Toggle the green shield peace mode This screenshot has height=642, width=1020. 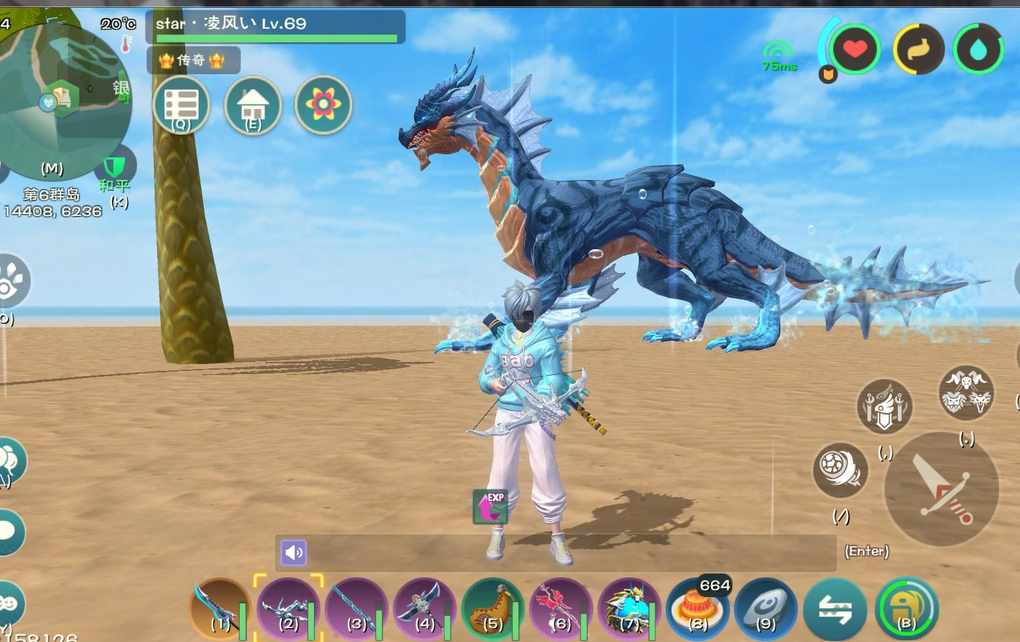[117, 166]
